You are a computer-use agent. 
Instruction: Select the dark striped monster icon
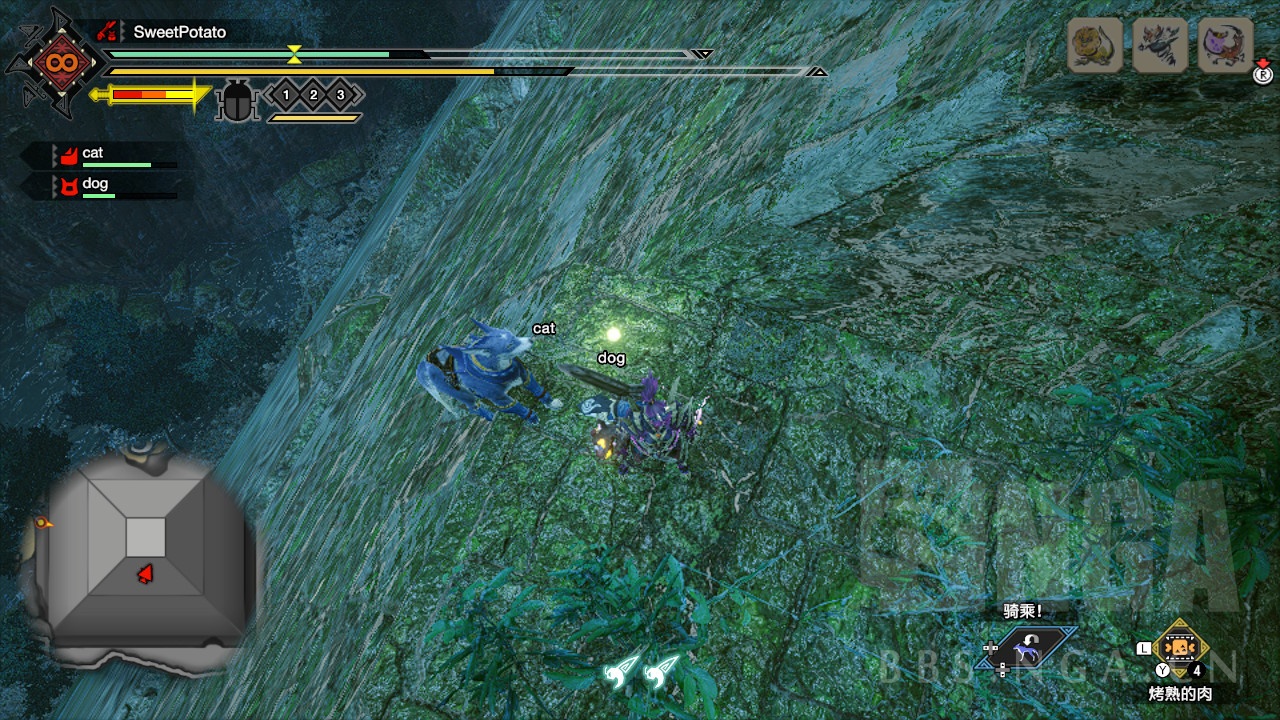click(x=1160, y=45)
